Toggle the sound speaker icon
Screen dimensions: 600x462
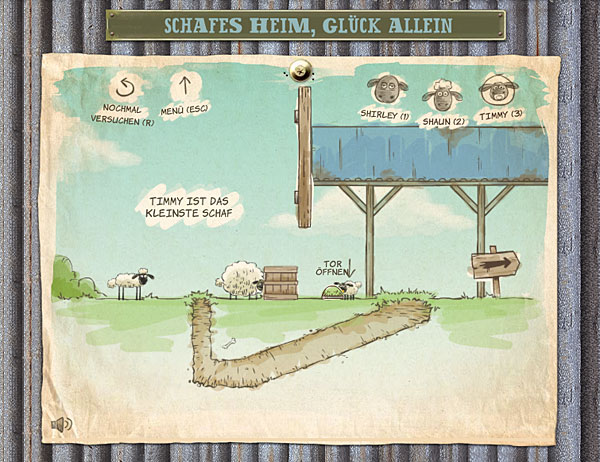[63, 424]
